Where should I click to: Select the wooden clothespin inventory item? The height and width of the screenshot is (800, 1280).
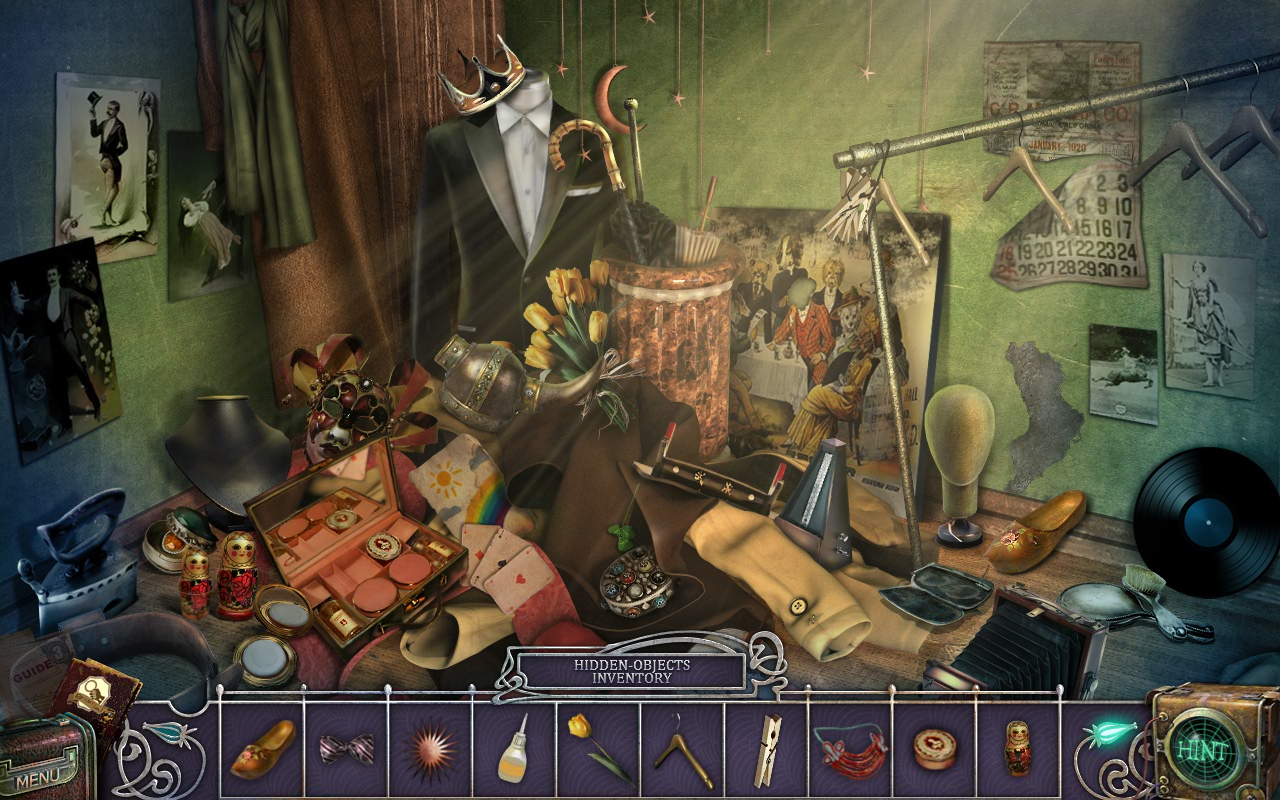(767, 749)
